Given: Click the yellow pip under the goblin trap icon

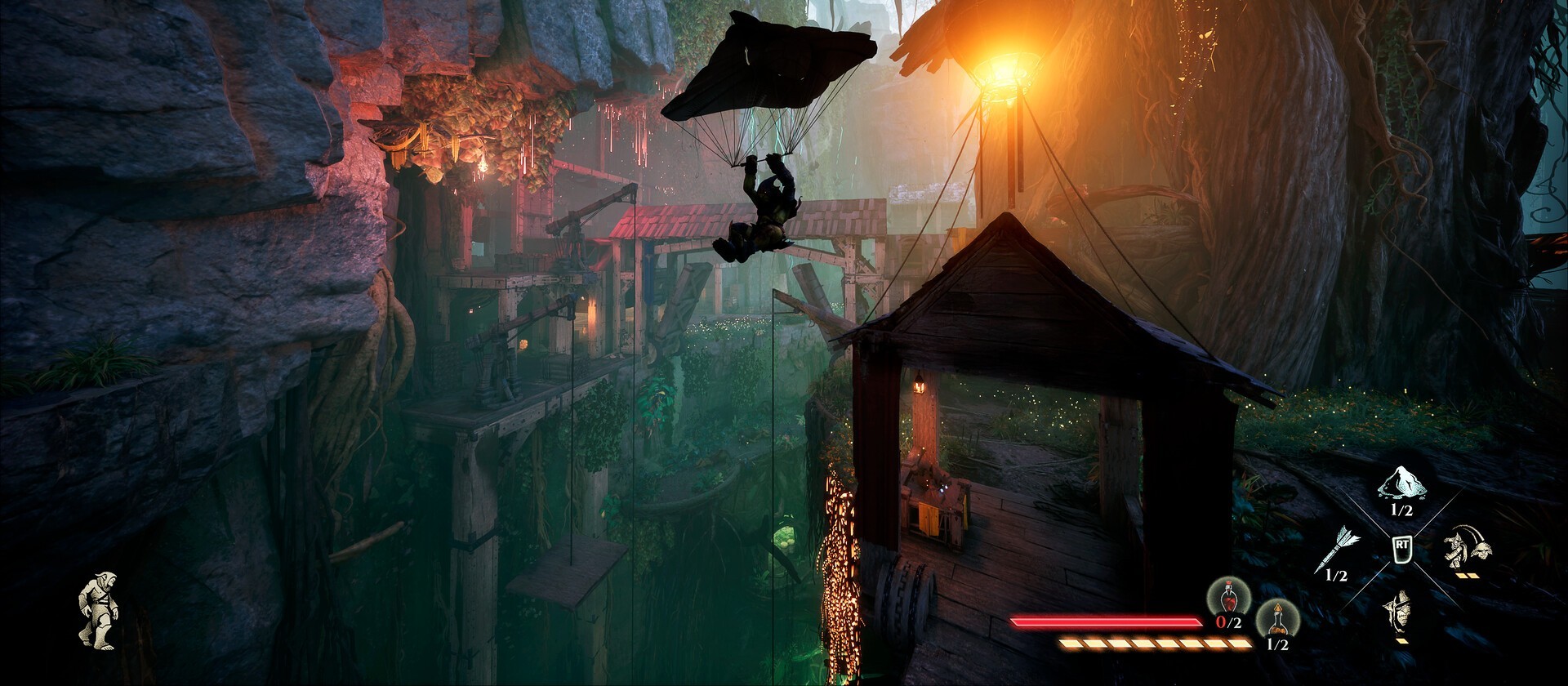Looking at the screenshot, I should click(1467, 575).
